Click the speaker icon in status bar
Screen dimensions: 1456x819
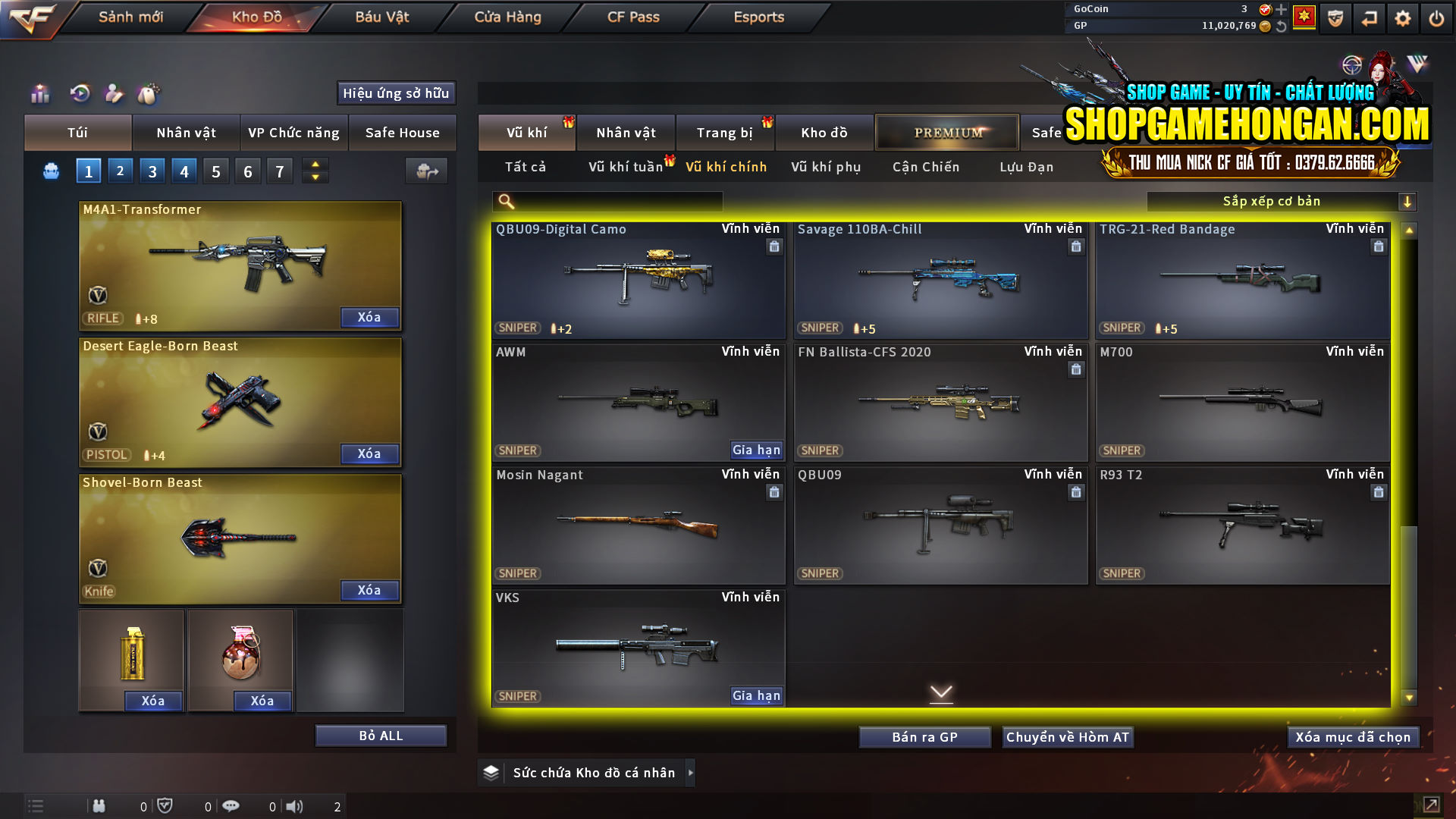(x=295, y=806)
